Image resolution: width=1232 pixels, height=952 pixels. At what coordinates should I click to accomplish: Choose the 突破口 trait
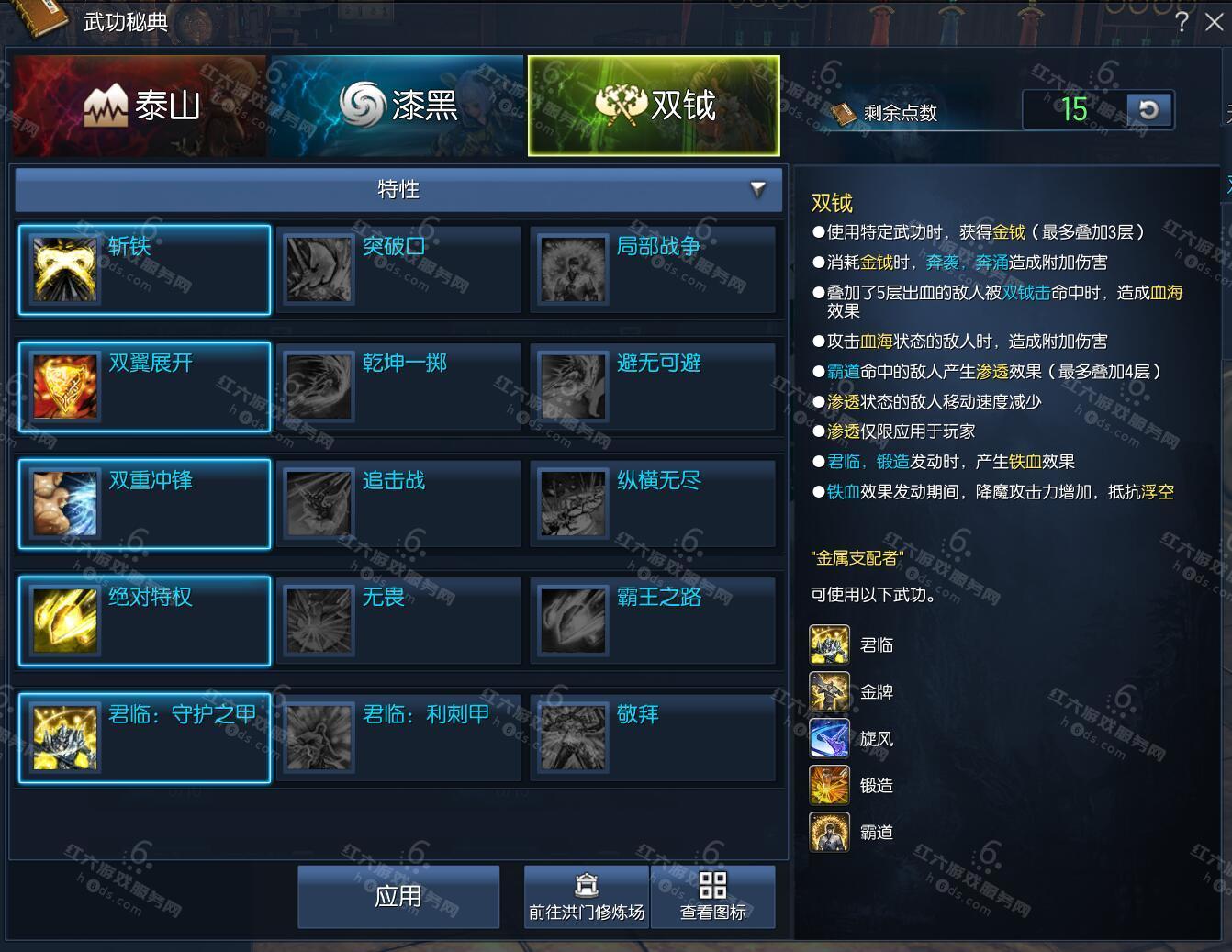398,270
